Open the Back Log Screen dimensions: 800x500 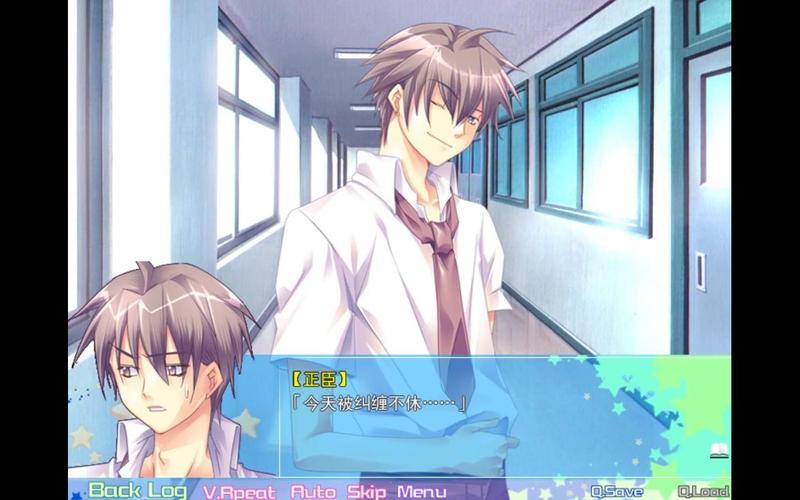137,490
